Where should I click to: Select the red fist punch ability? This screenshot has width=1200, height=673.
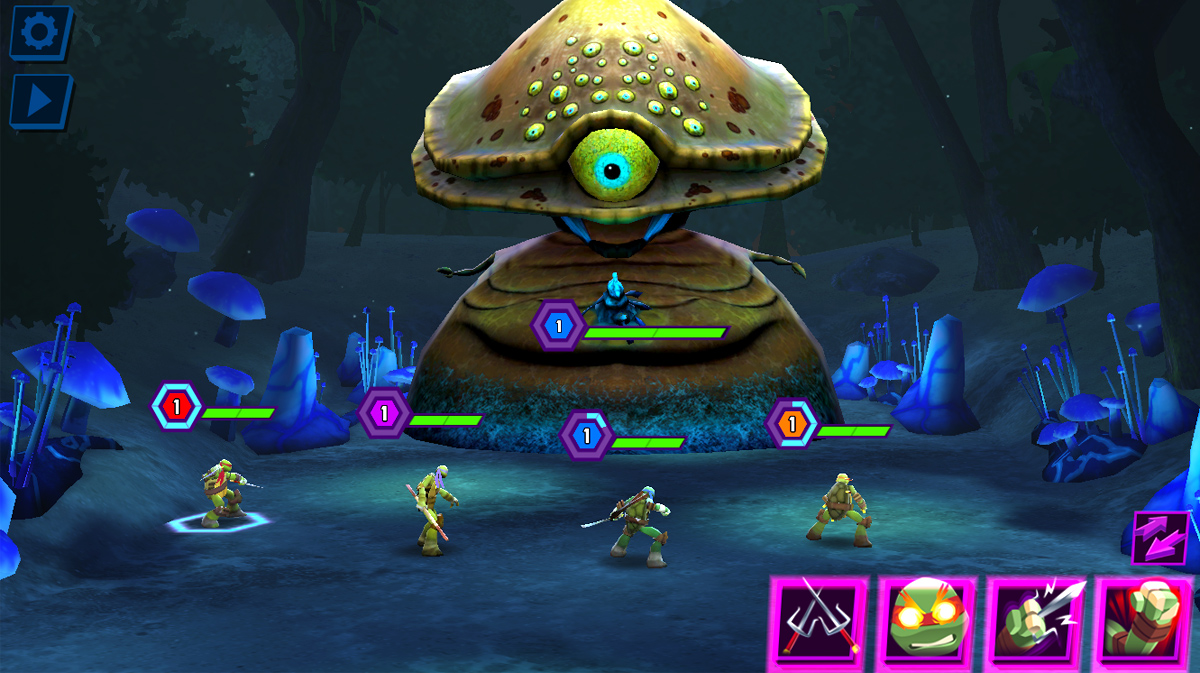point(1145,623)
